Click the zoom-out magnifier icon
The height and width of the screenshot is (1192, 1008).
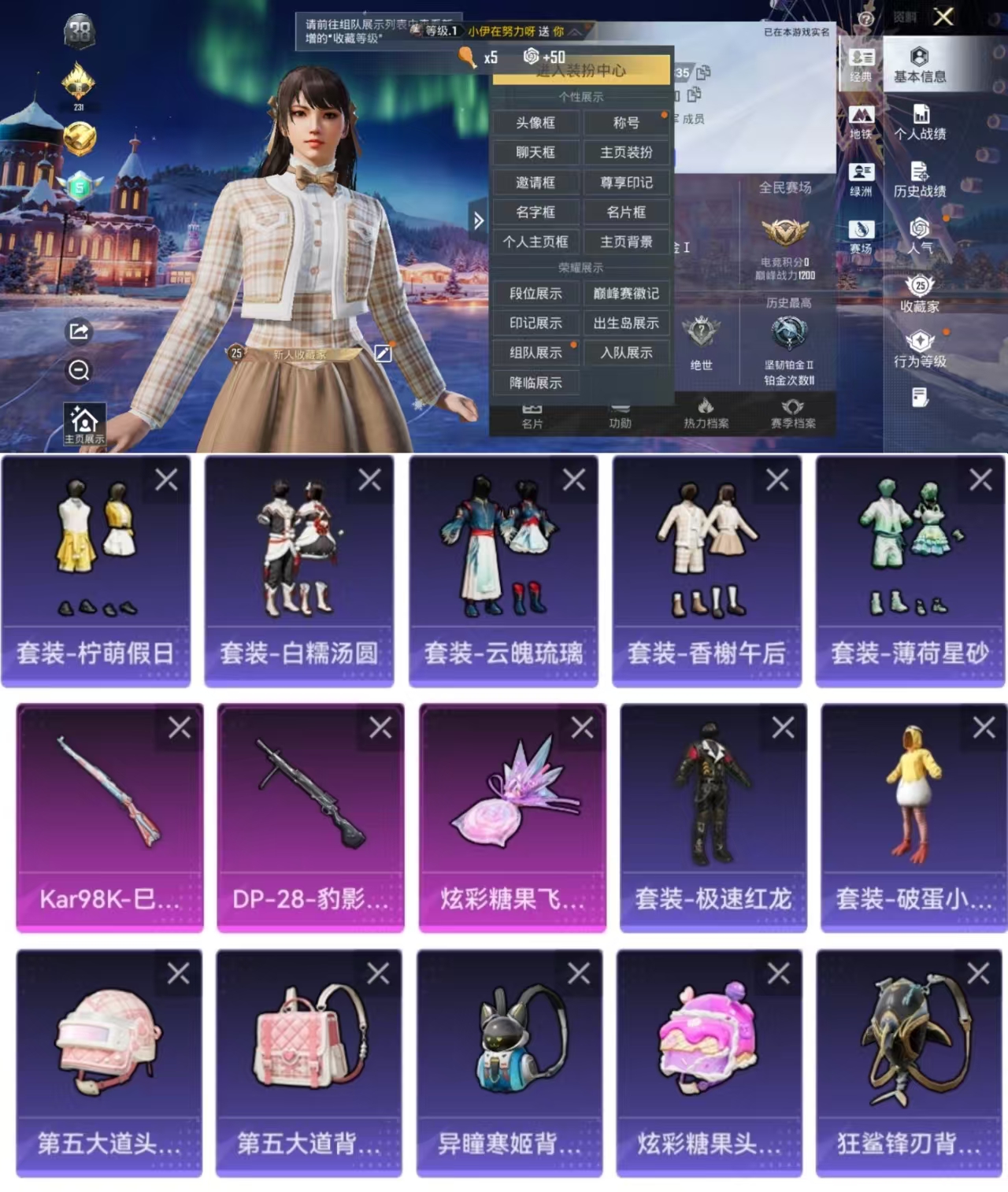(77, 371)
